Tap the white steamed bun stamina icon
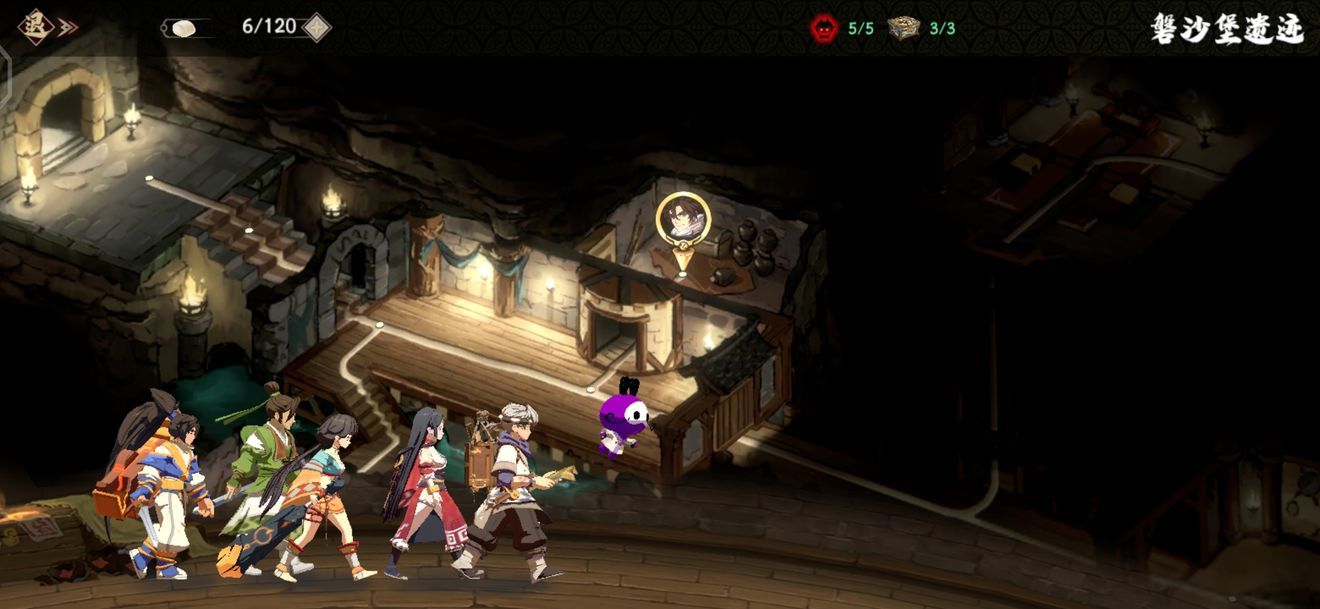 coord(183,28)
